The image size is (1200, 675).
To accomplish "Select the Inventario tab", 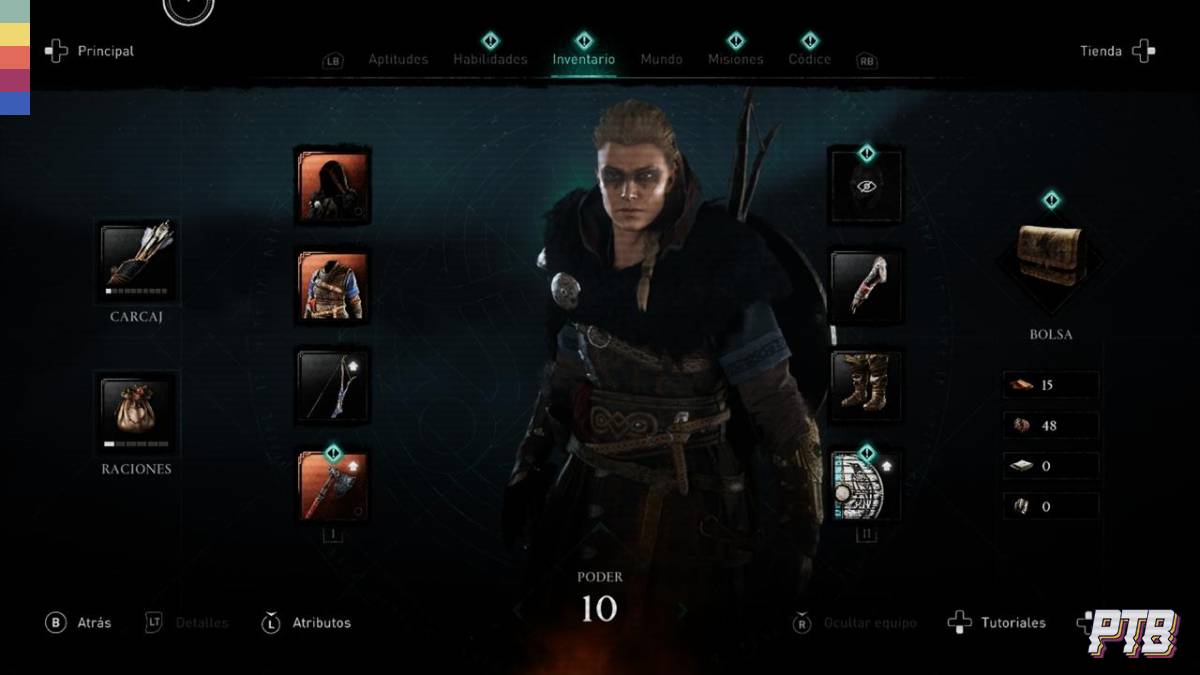I will [584, 59].
